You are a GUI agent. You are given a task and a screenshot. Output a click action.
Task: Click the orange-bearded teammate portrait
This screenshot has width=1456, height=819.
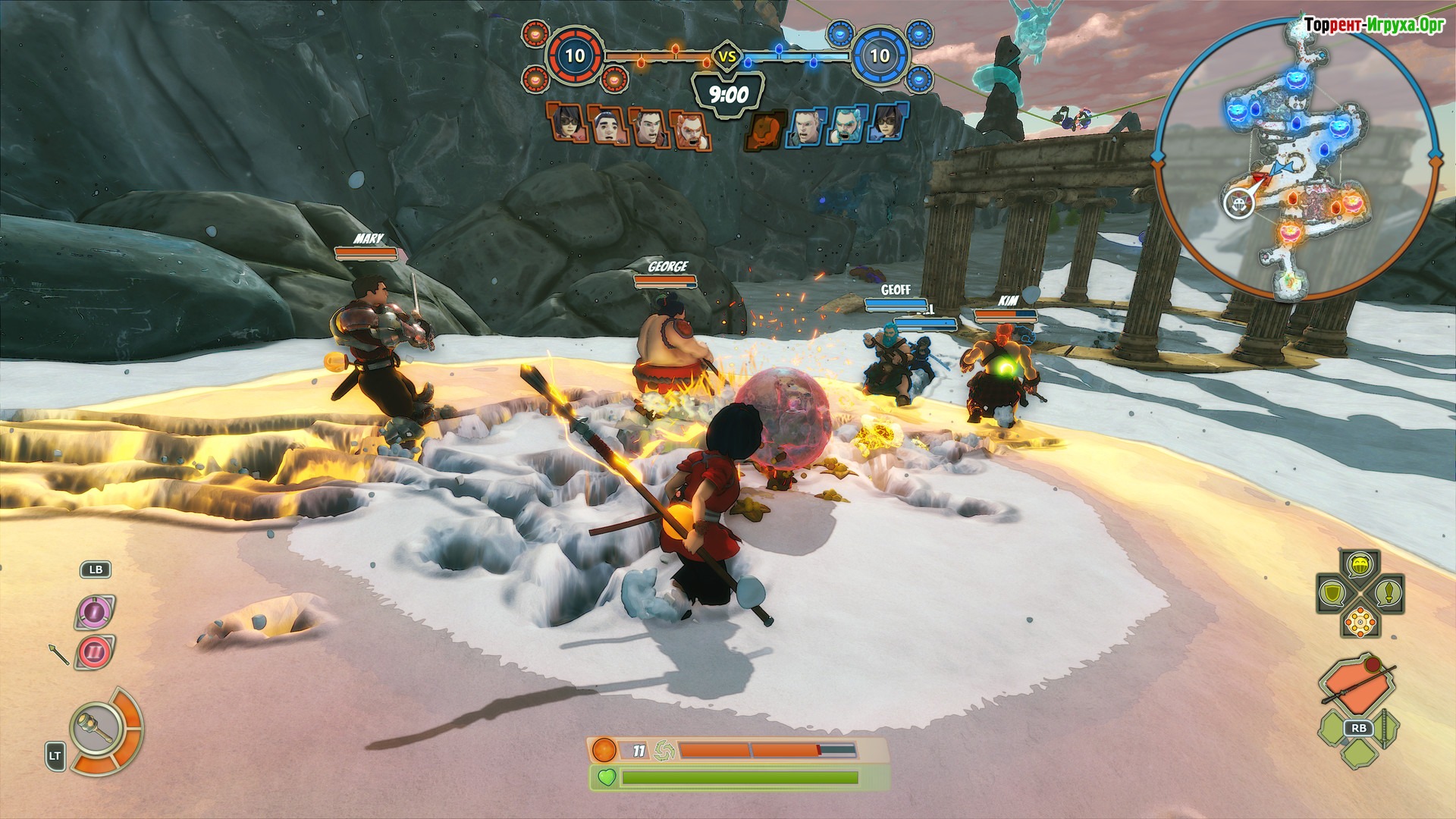coord(690,130)
